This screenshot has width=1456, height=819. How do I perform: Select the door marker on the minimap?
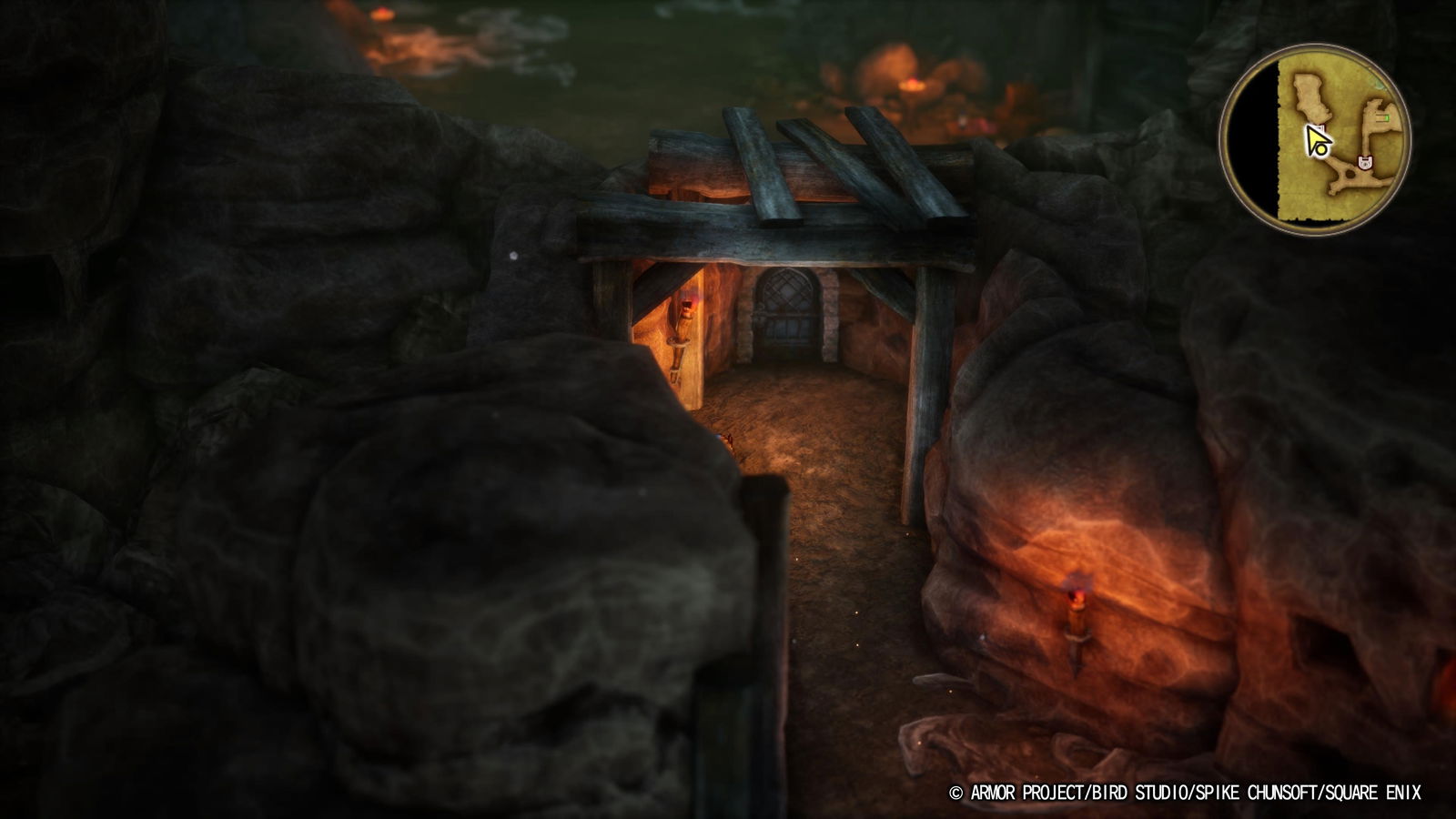tap(1365, 162)
